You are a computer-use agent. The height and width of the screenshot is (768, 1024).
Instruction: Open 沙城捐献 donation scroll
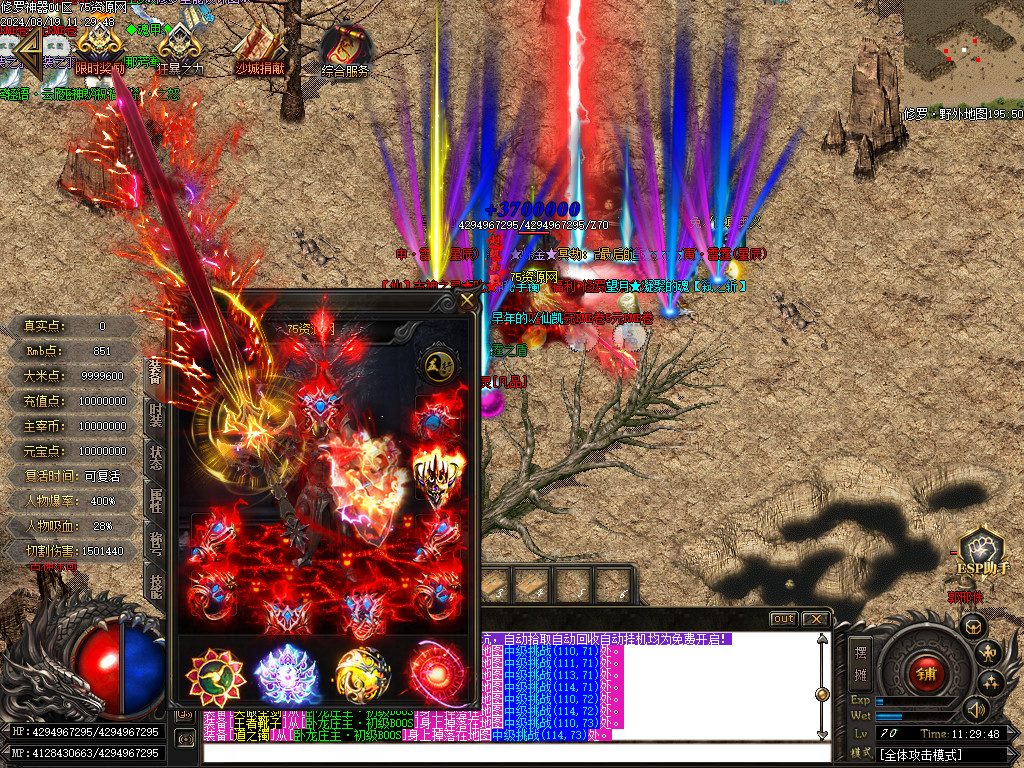(258, 48)
